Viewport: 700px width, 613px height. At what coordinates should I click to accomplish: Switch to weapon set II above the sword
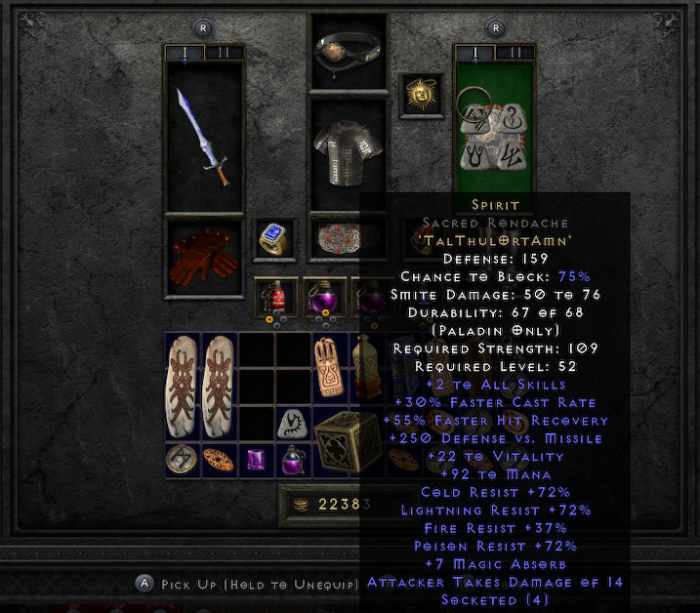click(x=223, y=53)
